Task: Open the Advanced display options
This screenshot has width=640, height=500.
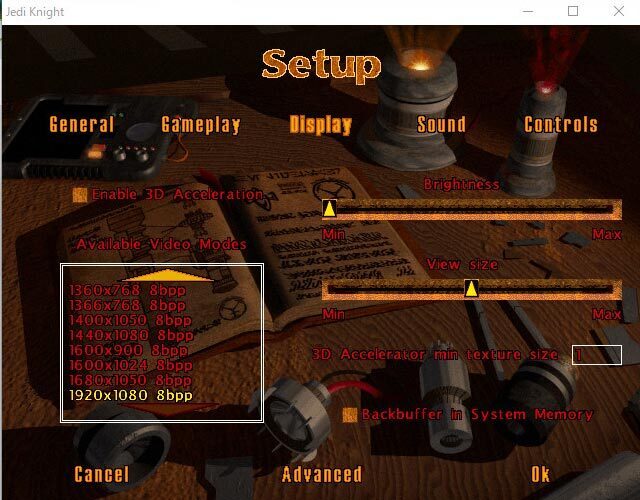Action: click(322, 475)
